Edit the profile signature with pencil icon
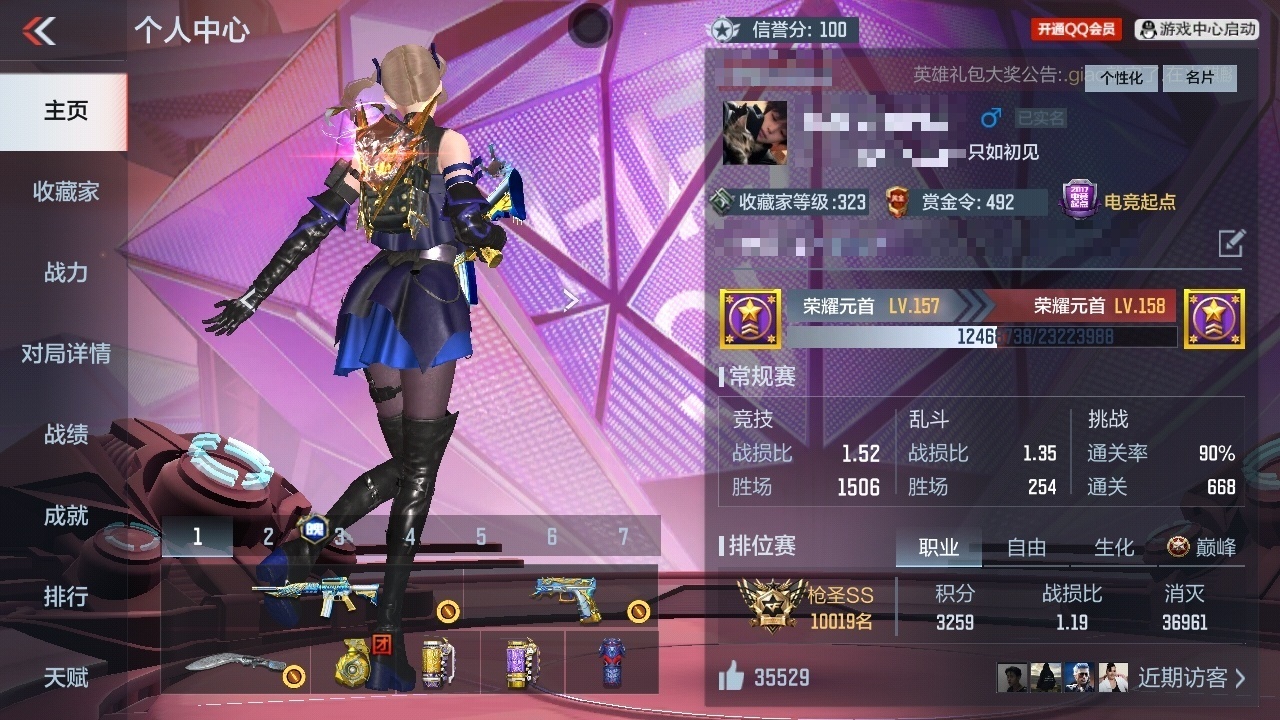Viewport: 1280px width, 720px height. tap(1231, 242)
